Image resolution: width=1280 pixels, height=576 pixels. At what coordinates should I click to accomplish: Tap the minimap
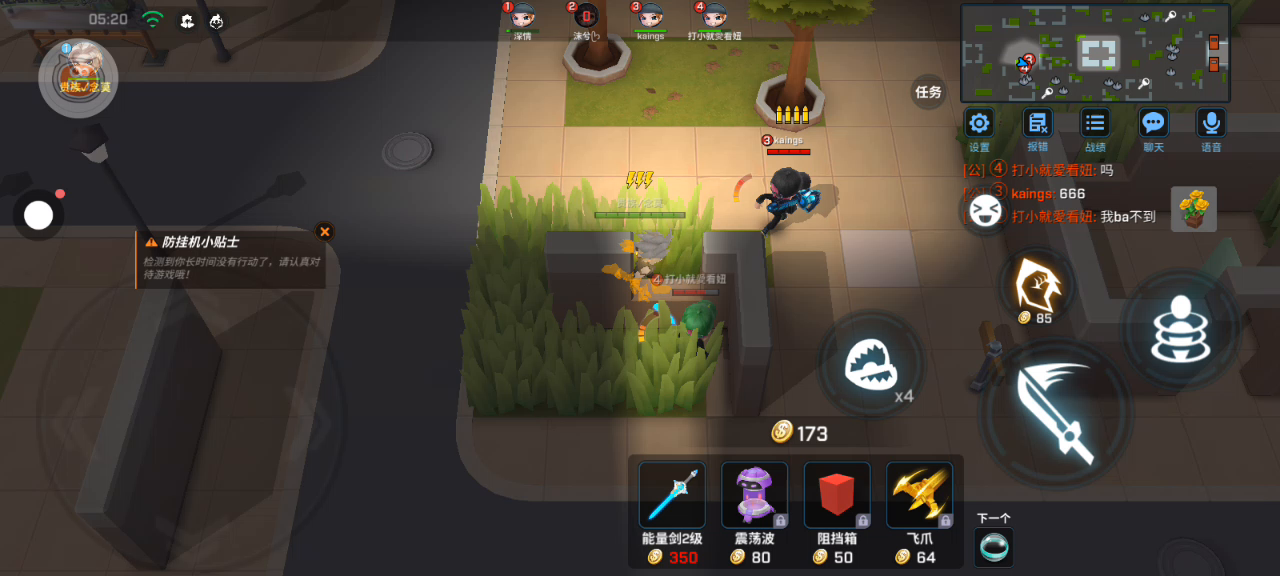pyautogui.click(x=1094, y=53)
